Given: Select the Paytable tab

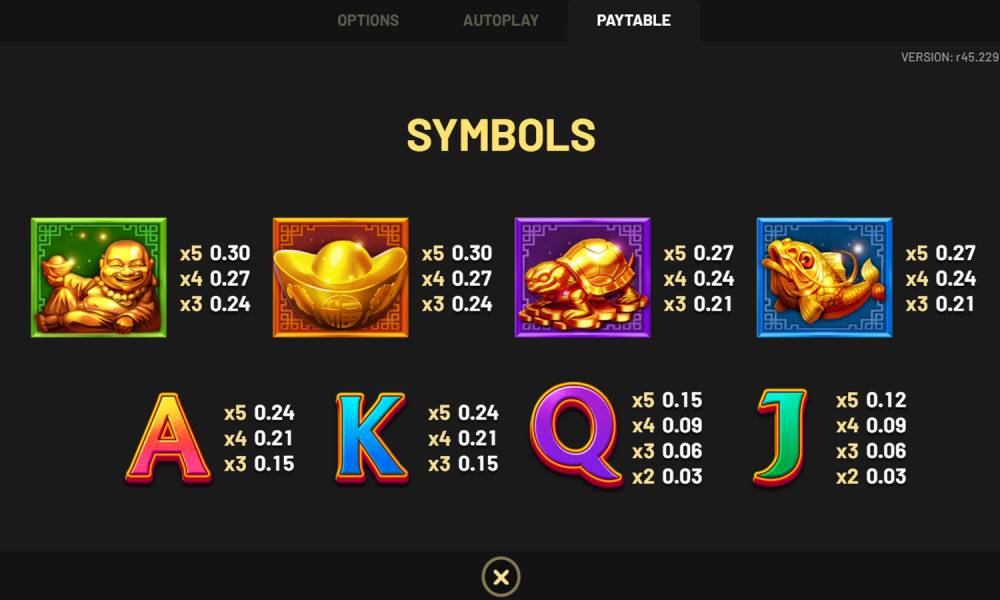Looking at the screenshot, I should click(633, 20).
